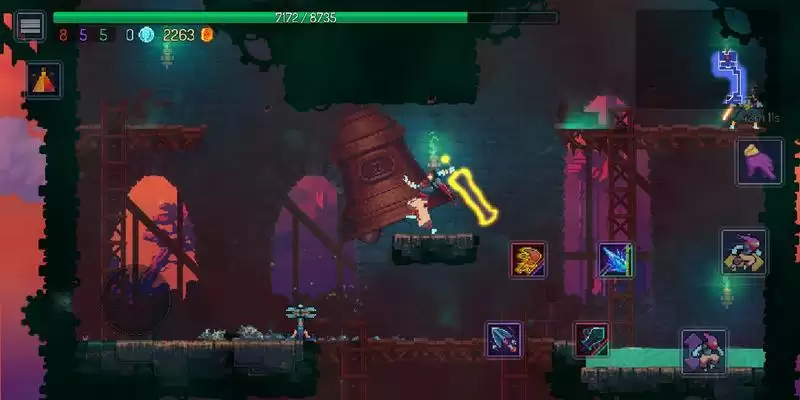Viewport: 800px width, 400px height.
Task: Tap the orange pyramid tent icon
Action: tap(44, 80)
